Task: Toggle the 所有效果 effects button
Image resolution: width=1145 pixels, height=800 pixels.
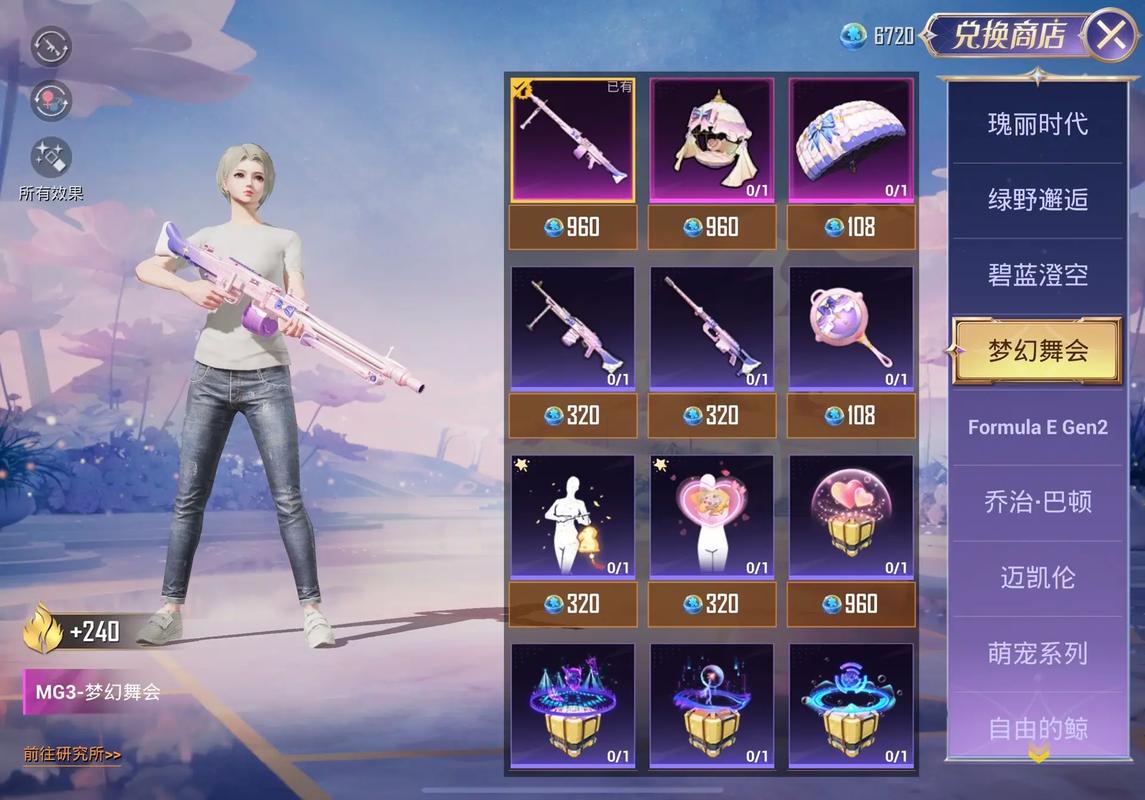Action: pyautogui.click(x=51, y=158)
